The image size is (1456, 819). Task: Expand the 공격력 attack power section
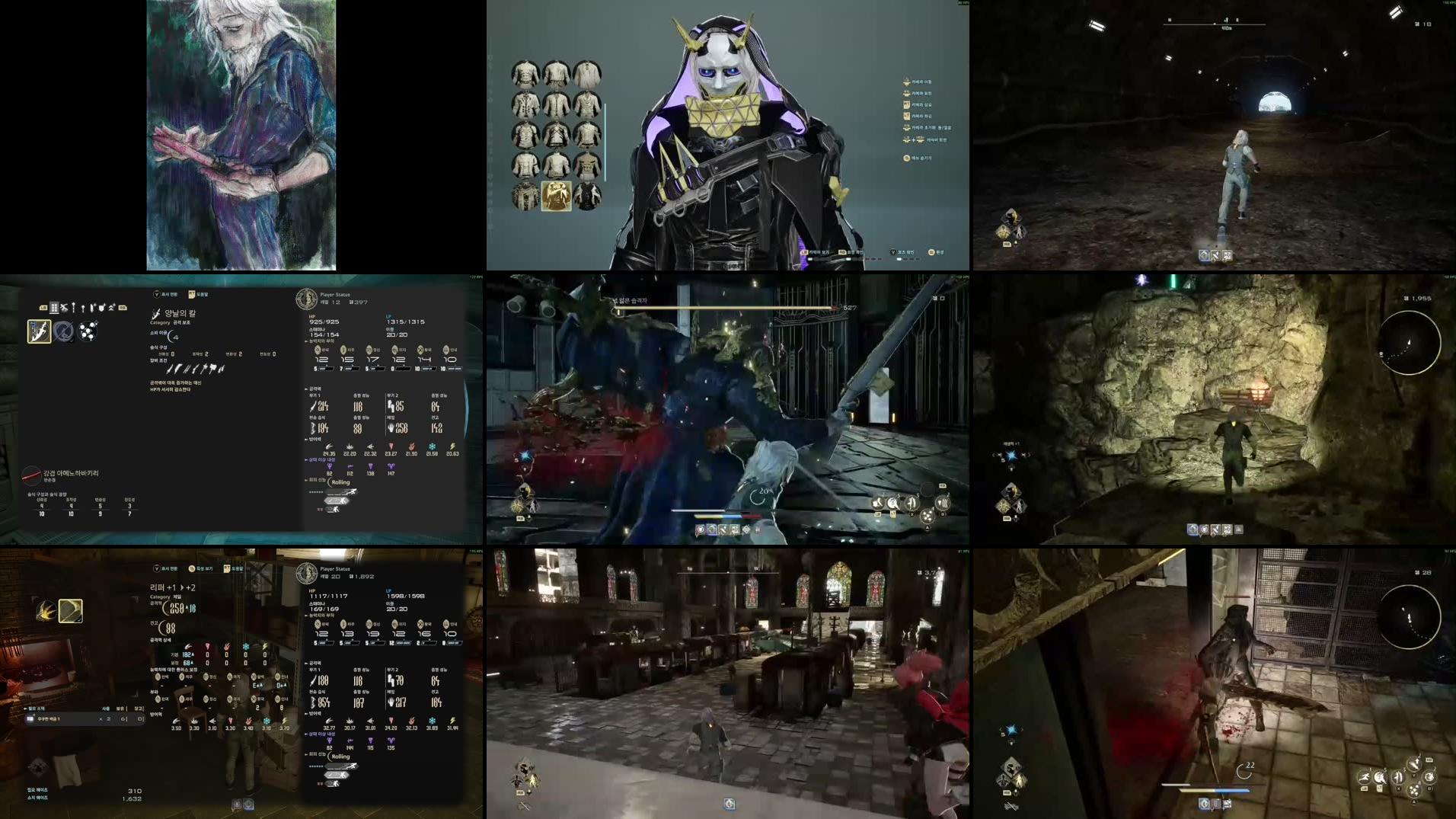(312, 389)
